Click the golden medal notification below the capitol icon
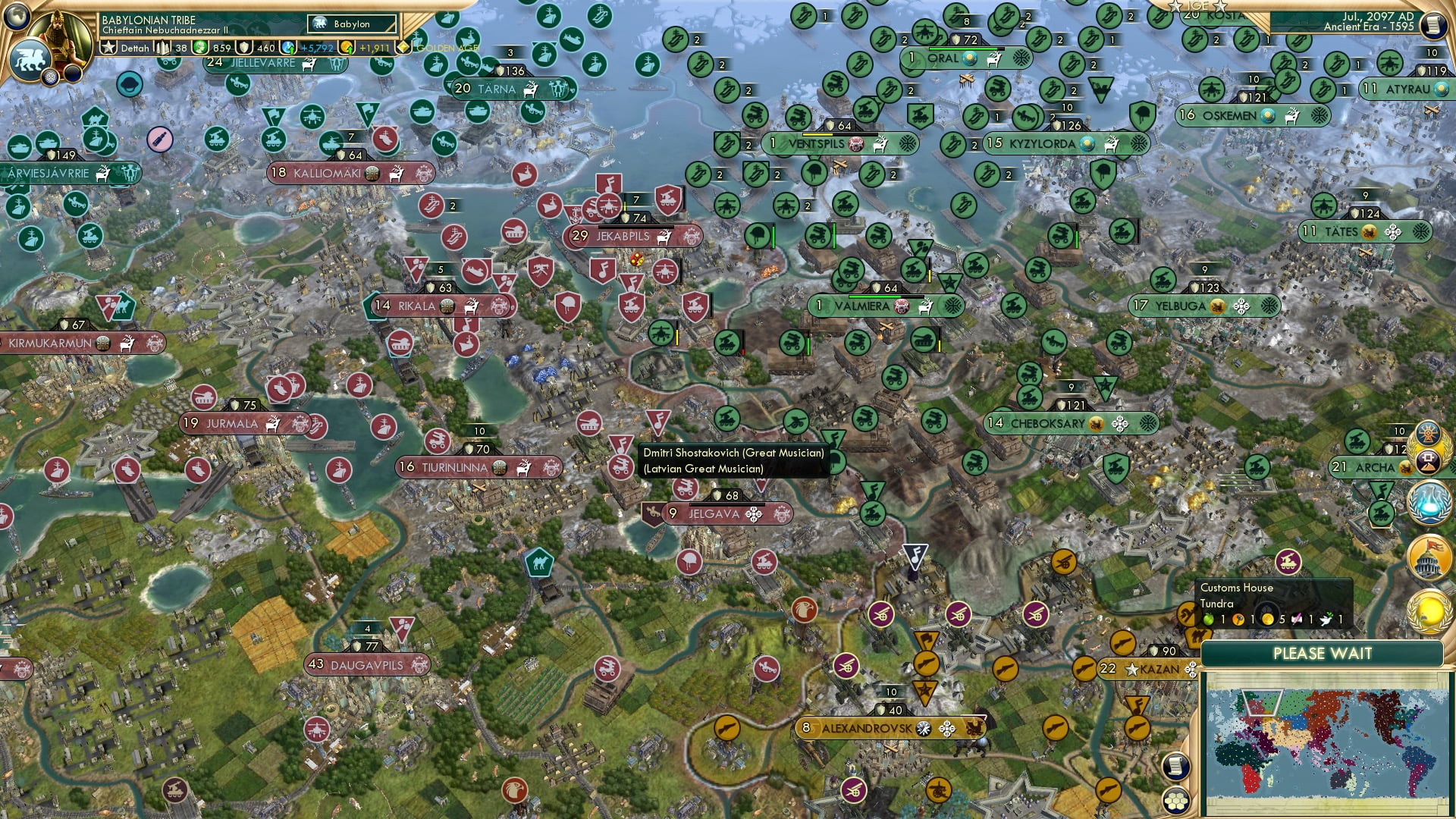The height and width of the screenshot is (819, 1456). coord(1428,611)
